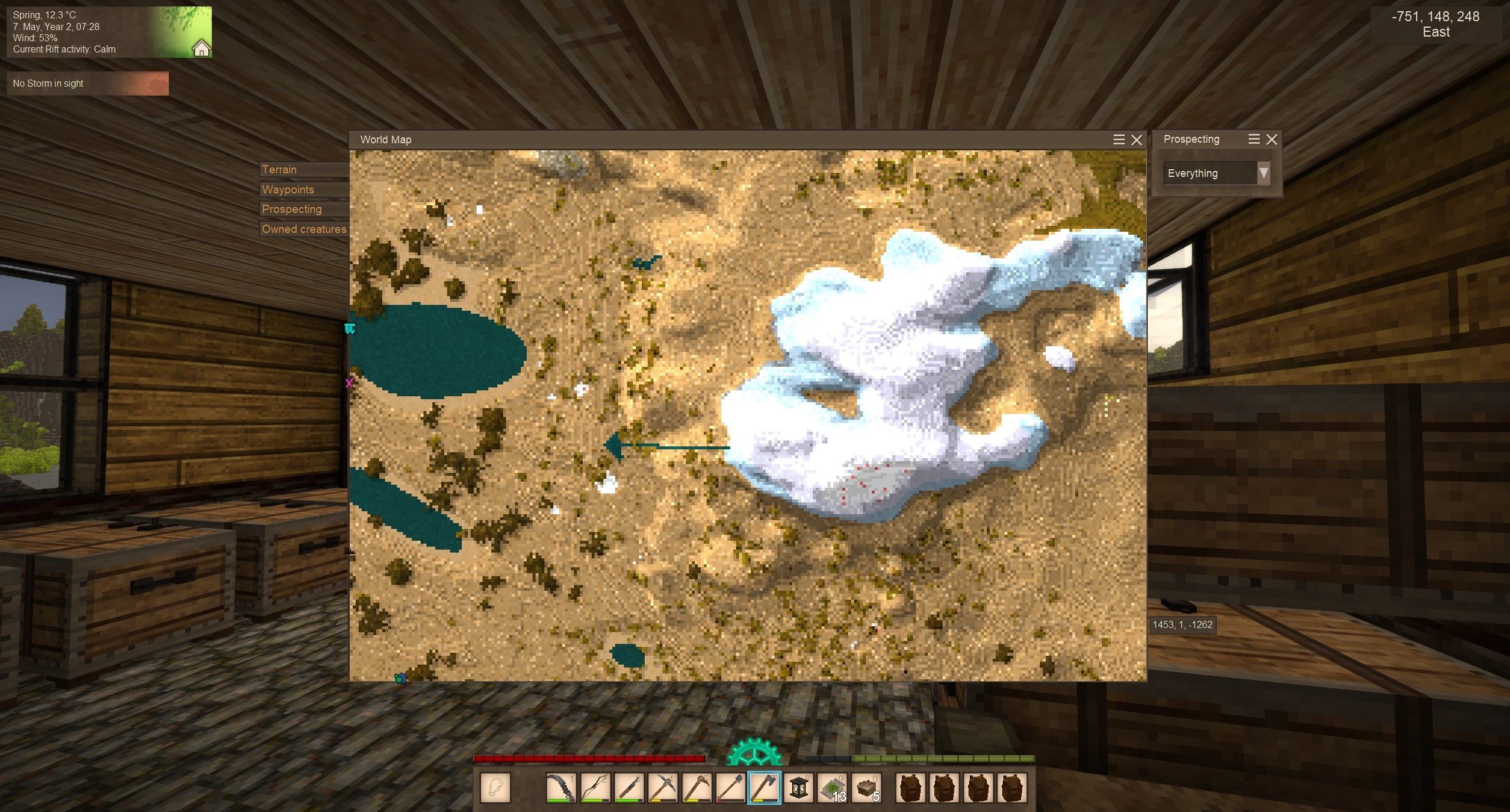Image resolution: width=1510 pixels, height=812 pixels.
Task: Close the World Map window
Action: (x=1137, y=140)
